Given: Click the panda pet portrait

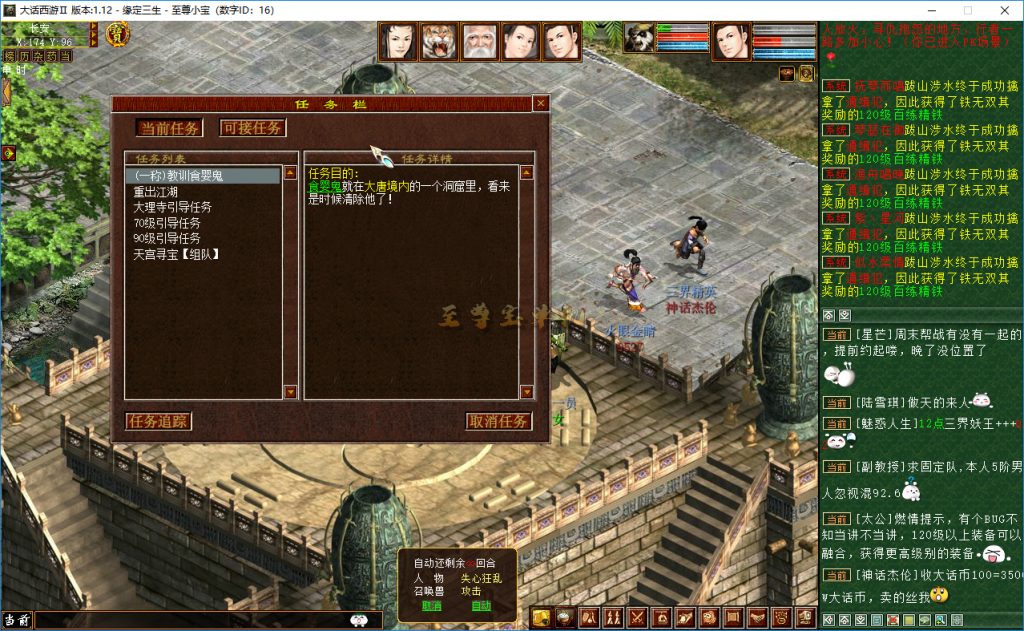Looking at the screenshot, I should tap(639, 37).
